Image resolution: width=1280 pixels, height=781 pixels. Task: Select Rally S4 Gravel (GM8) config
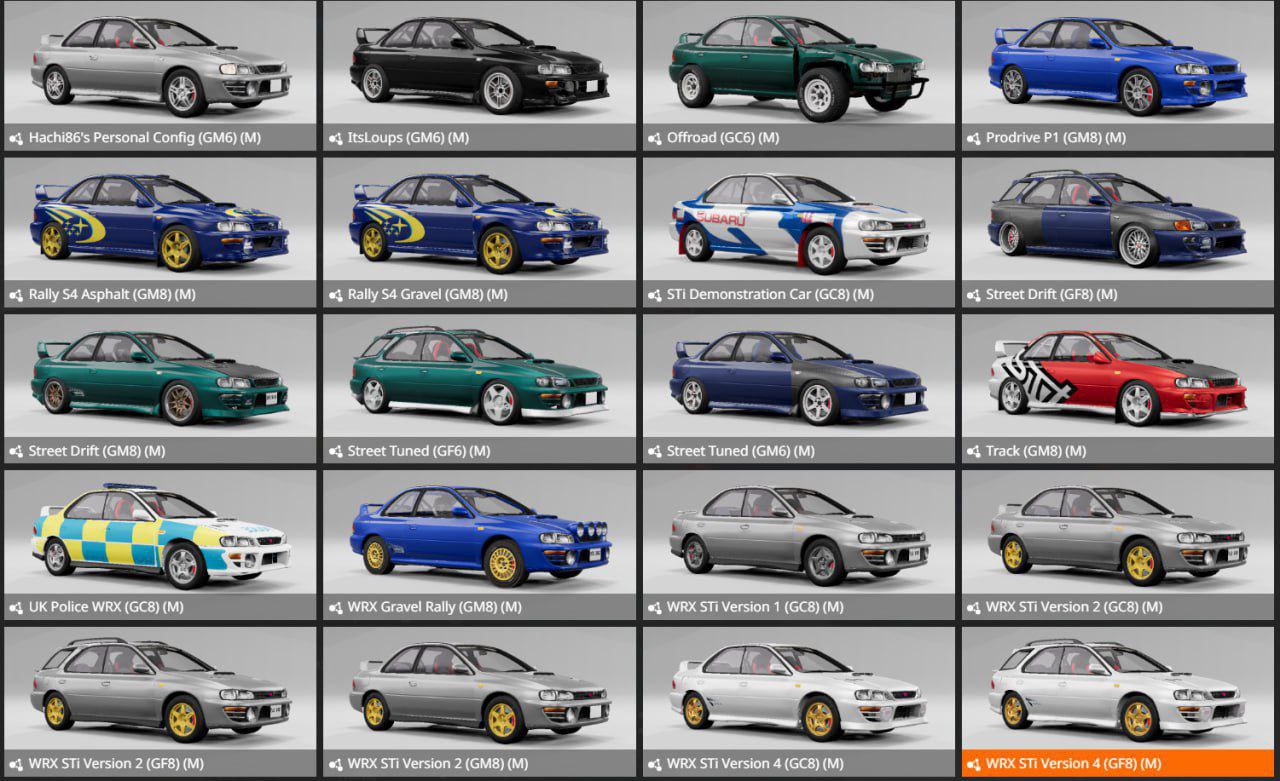(479, 232)
